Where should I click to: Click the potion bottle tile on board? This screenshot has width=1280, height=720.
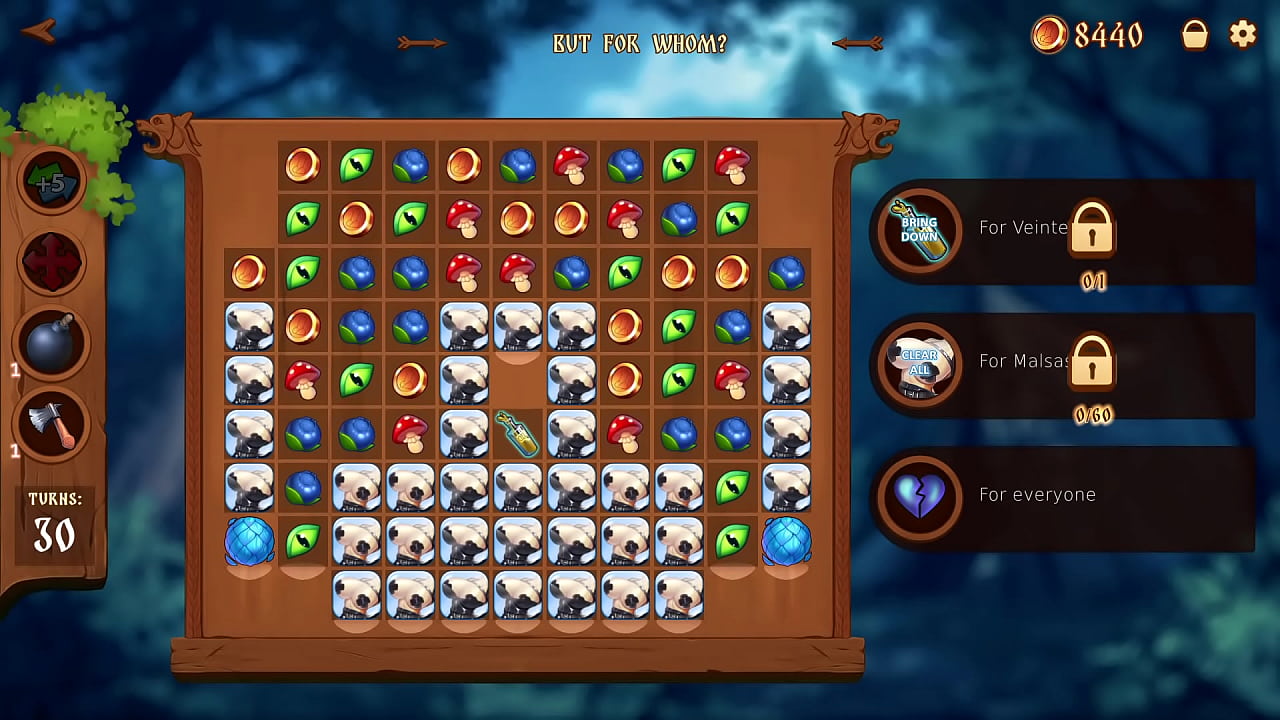pyautogui.click(x=518, y=433)
